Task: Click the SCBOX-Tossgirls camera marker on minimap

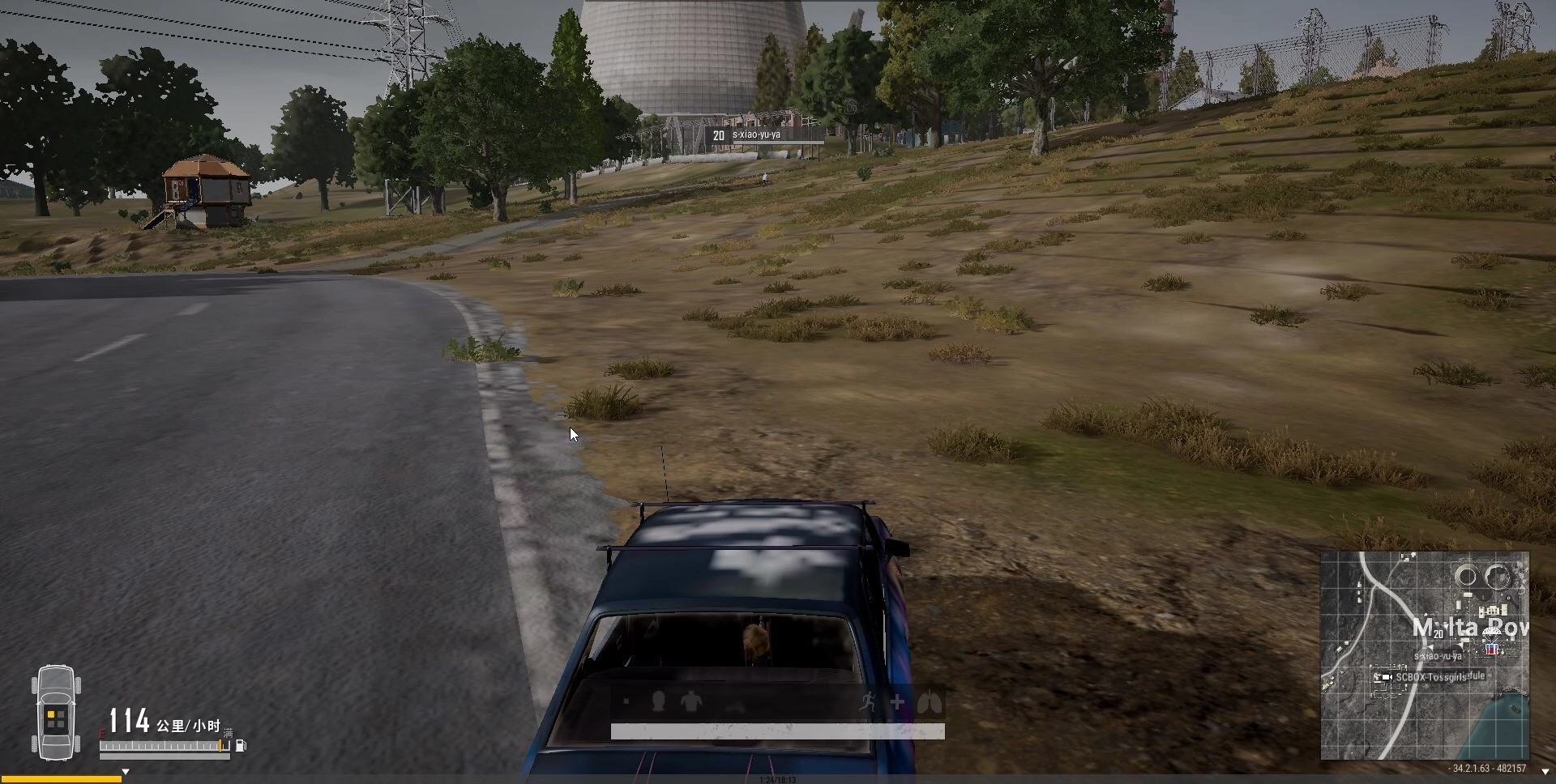Action: (1386, 677)
